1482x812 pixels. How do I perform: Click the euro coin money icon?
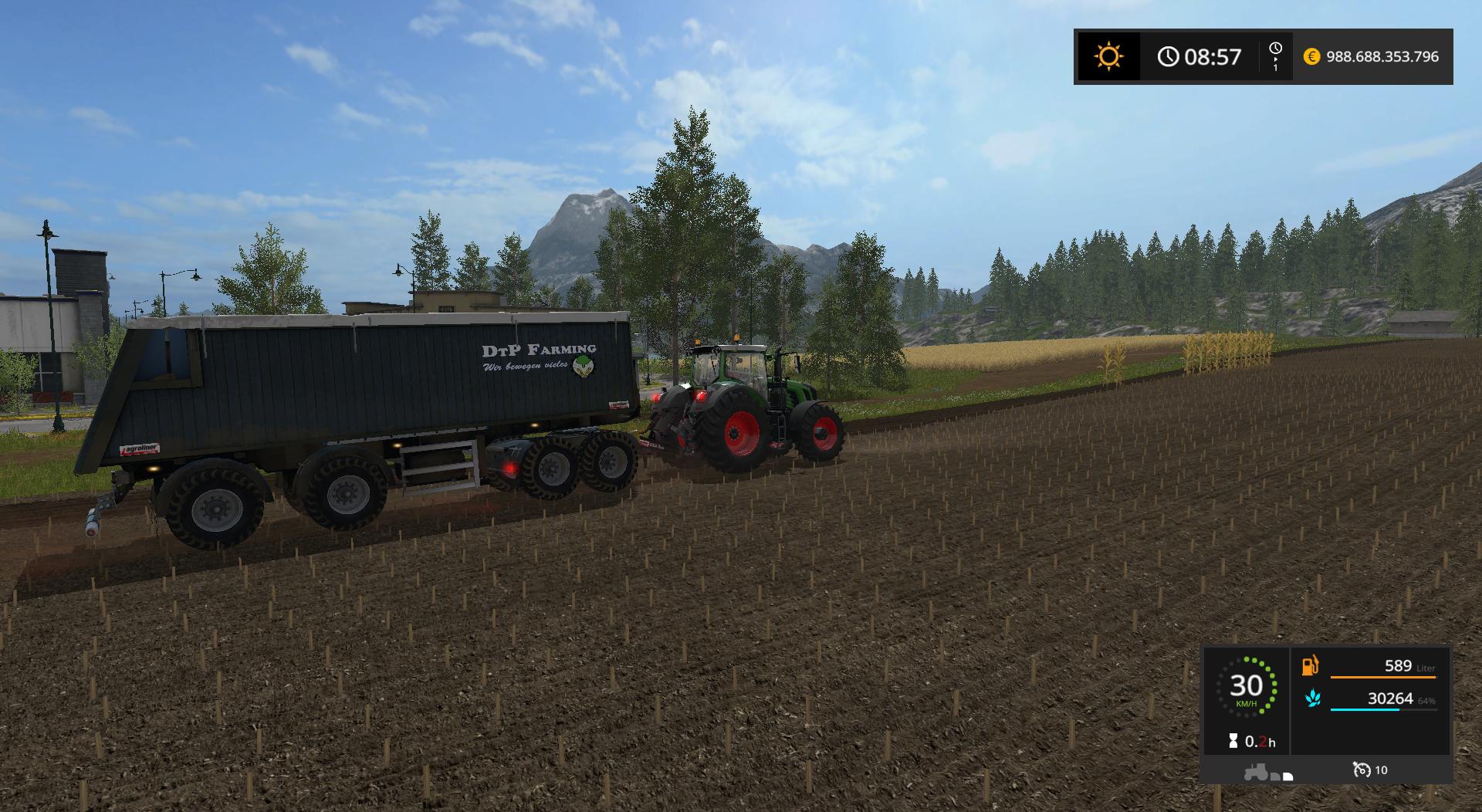[1311, 56]
